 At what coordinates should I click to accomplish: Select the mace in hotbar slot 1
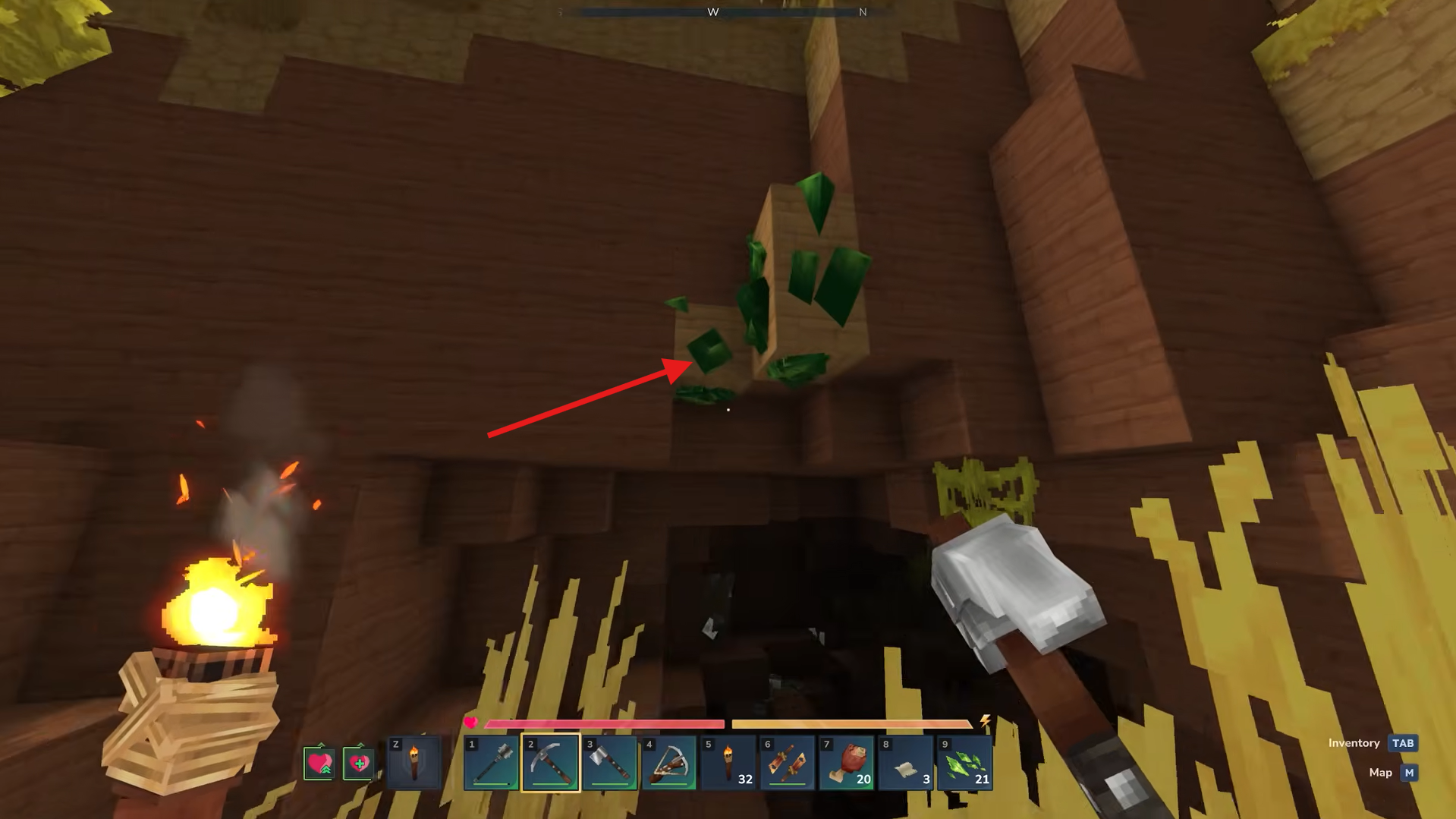(x=490, y=763)
